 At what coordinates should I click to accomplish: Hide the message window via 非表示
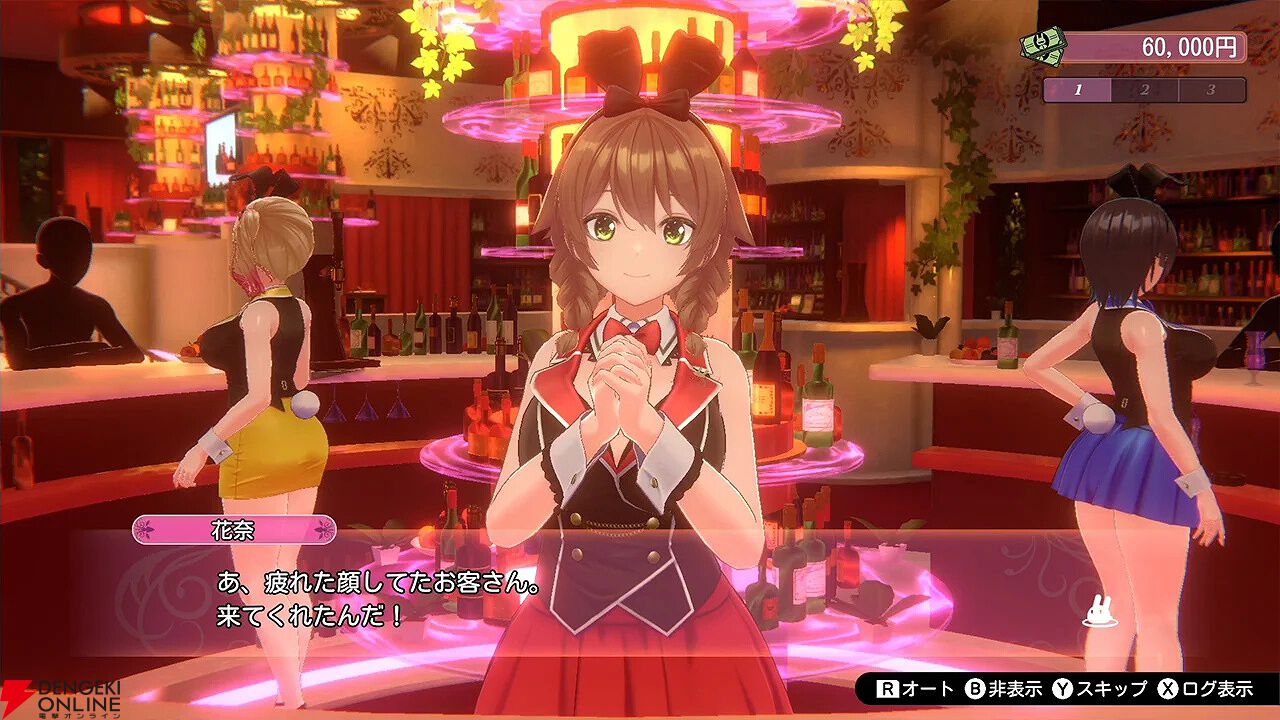1015,691
